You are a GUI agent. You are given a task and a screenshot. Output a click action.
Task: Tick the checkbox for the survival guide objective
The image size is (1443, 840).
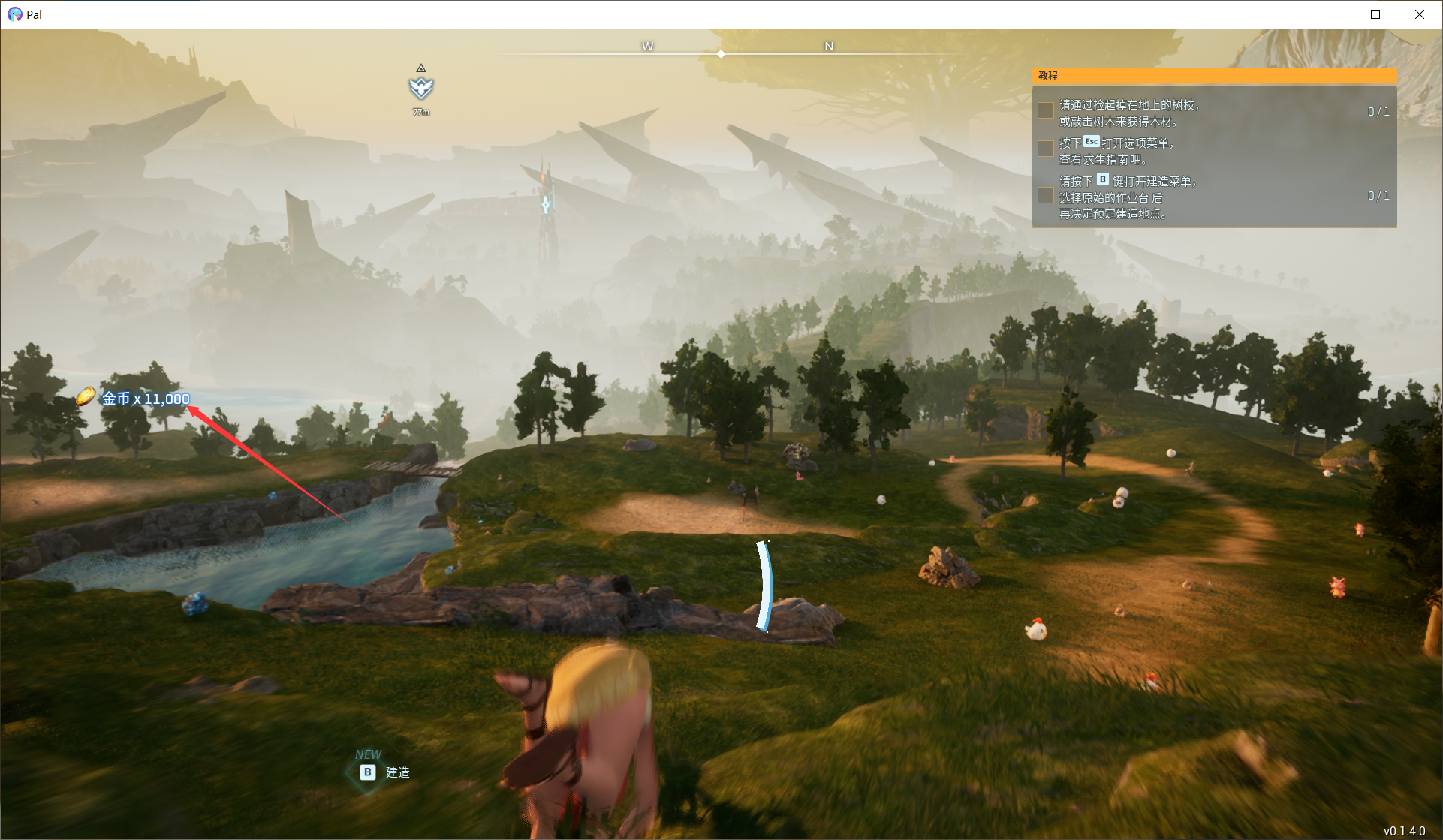1045,149
